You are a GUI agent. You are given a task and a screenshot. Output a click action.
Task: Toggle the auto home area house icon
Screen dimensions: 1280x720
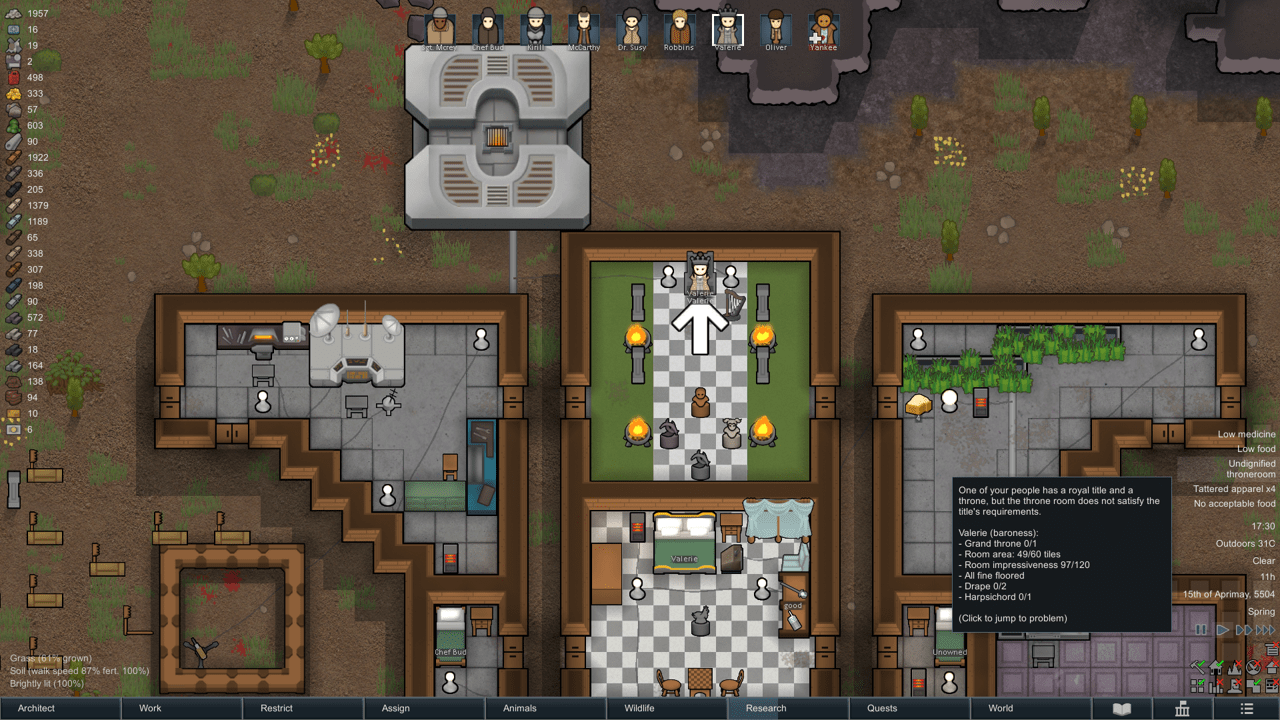pyautogui.click(x=1215, y=668)
